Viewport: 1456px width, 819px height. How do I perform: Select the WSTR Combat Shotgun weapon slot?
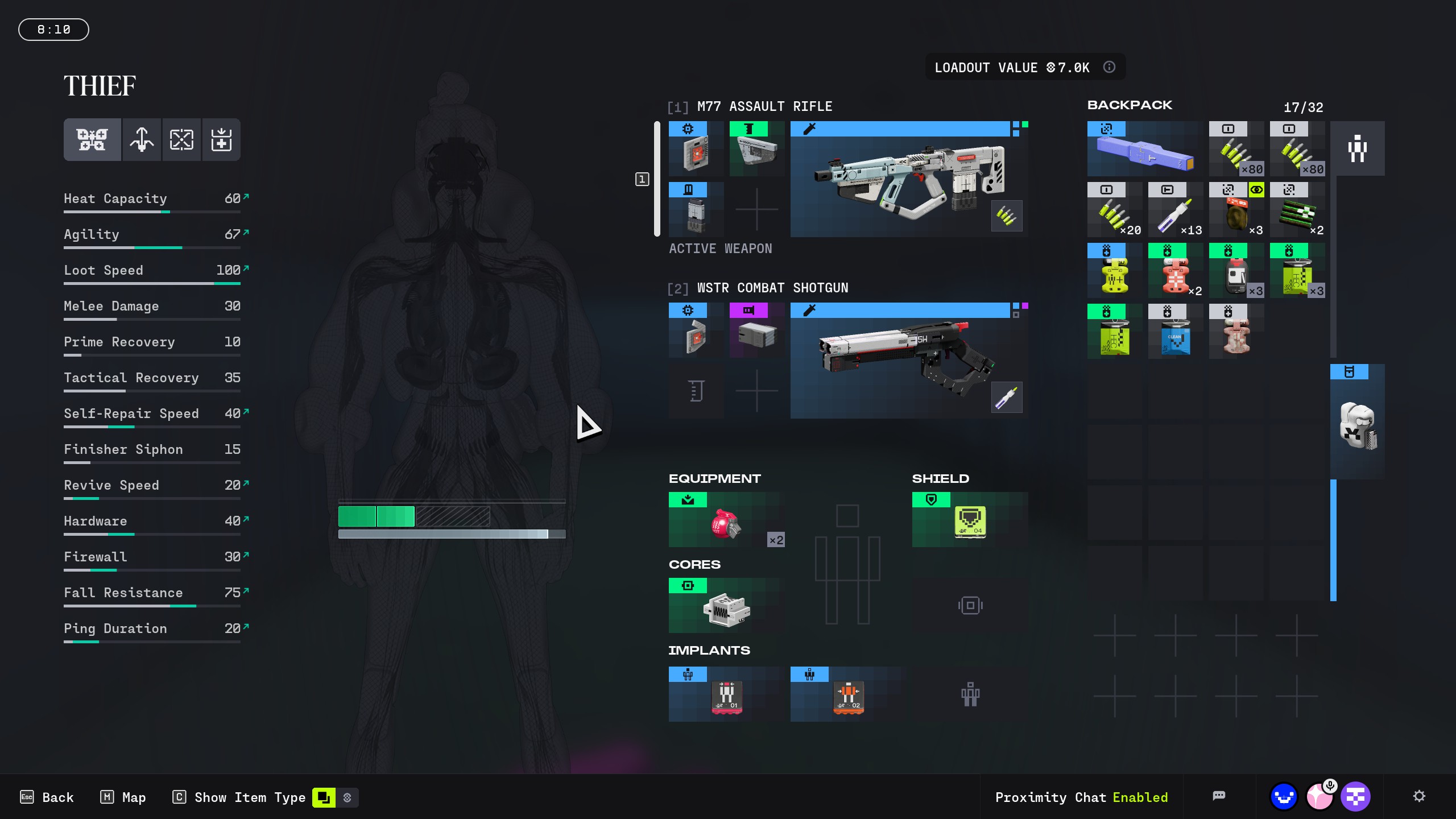point(908,361)
